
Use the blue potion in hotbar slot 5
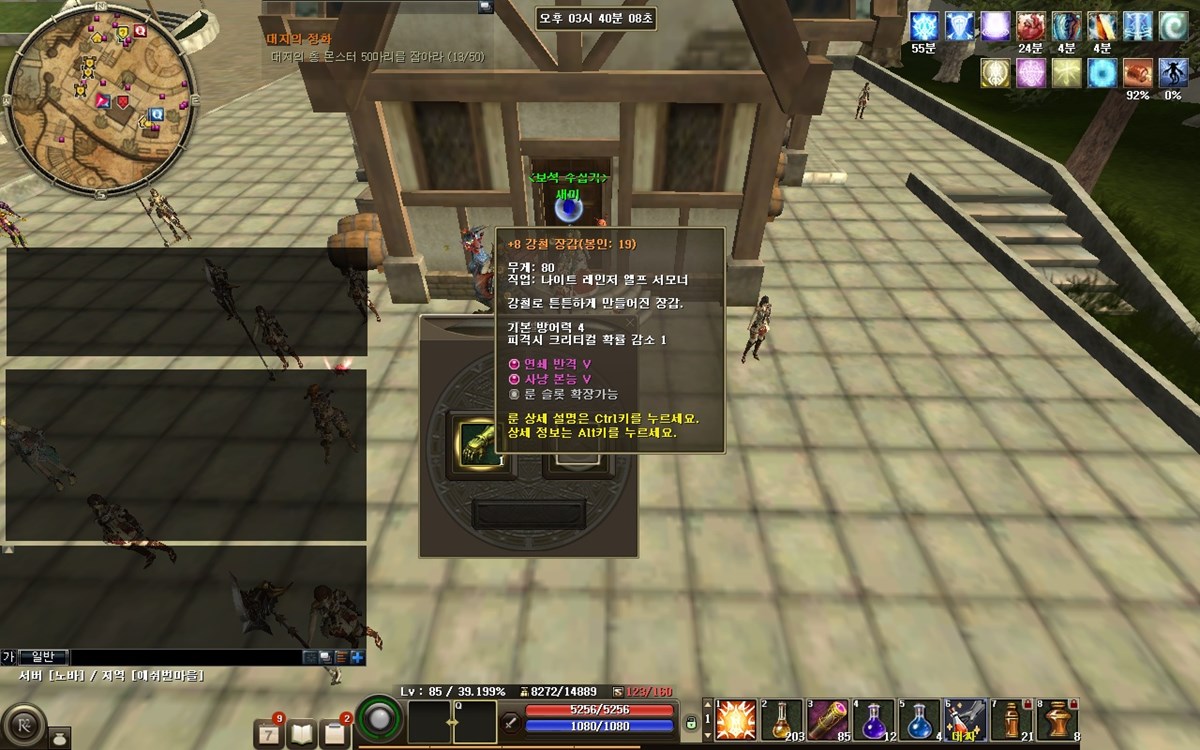click(x=919, y=720)
